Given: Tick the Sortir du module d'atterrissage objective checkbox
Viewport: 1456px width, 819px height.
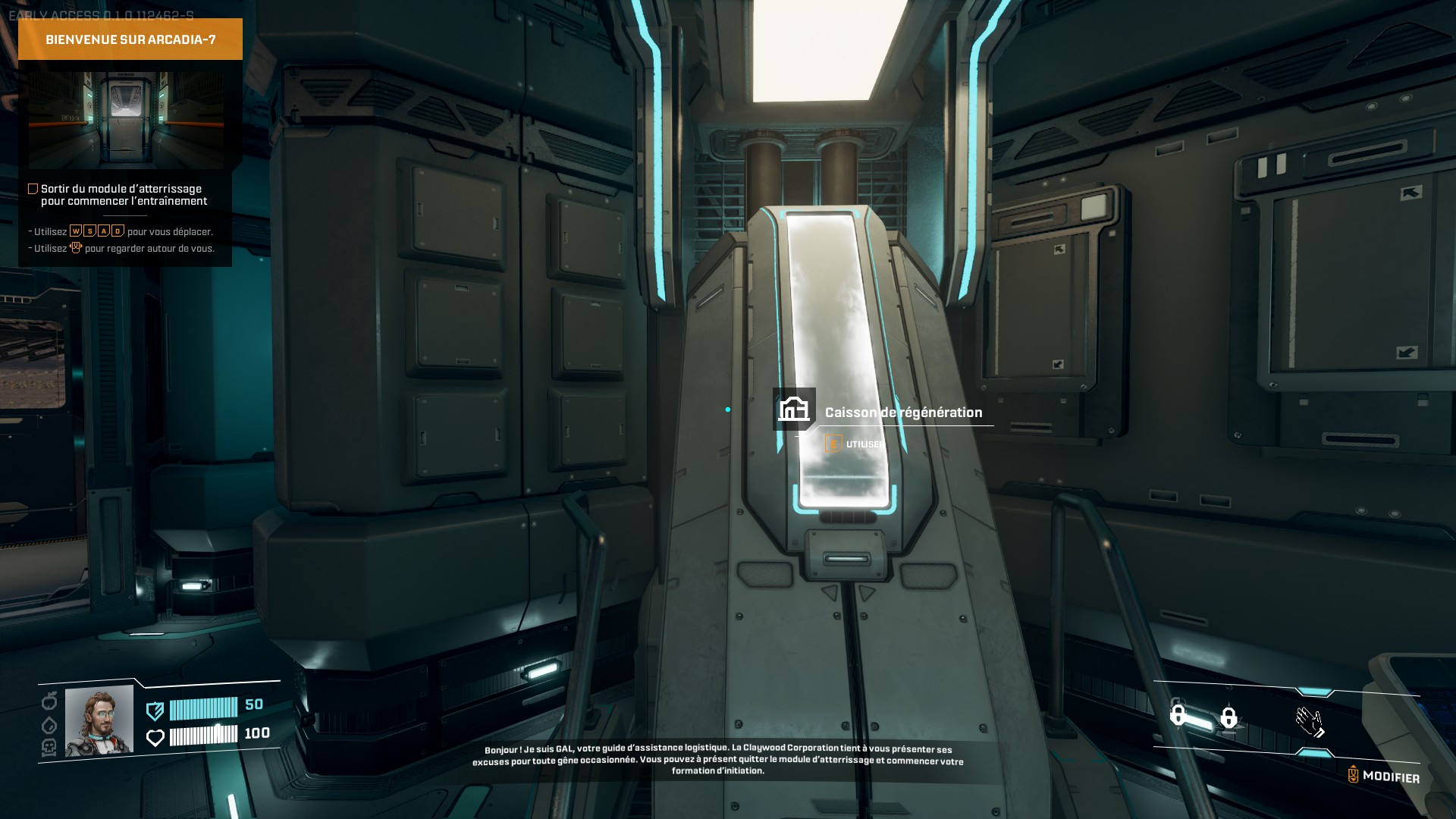Looking at the screenshot, I should tap(33, 189).
